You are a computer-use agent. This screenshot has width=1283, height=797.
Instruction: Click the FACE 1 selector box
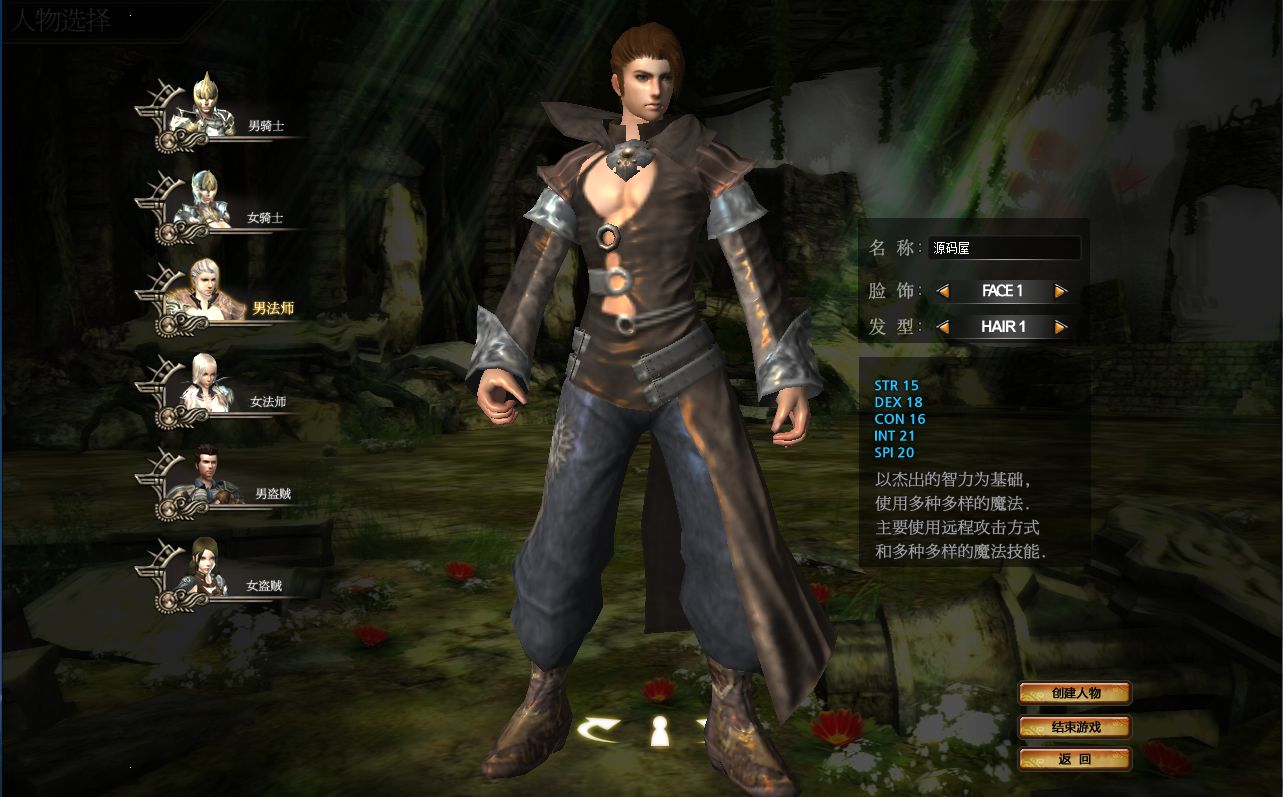click(x=1000, y=290)
